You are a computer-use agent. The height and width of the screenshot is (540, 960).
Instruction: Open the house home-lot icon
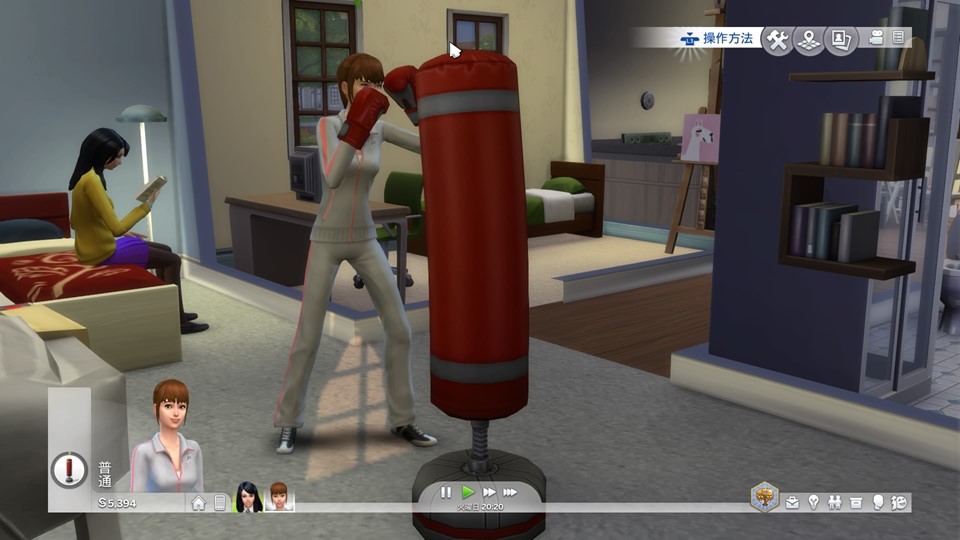(198, 502)
